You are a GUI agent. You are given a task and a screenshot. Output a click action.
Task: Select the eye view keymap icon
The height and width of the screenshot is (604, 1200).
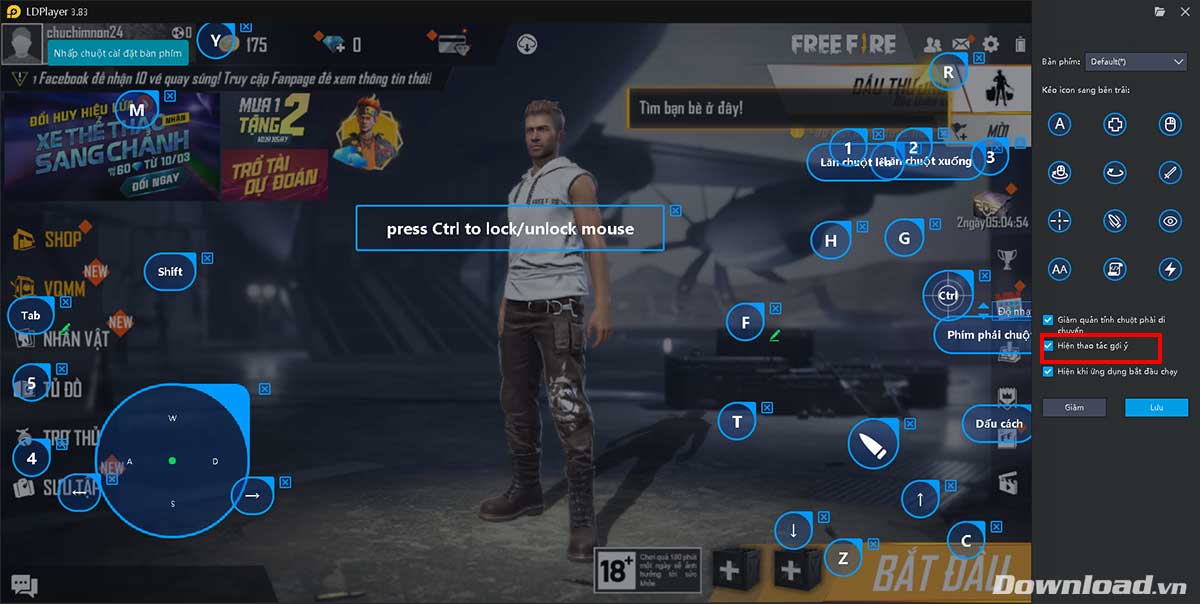pyautogui.click(x=1170, y=220)
